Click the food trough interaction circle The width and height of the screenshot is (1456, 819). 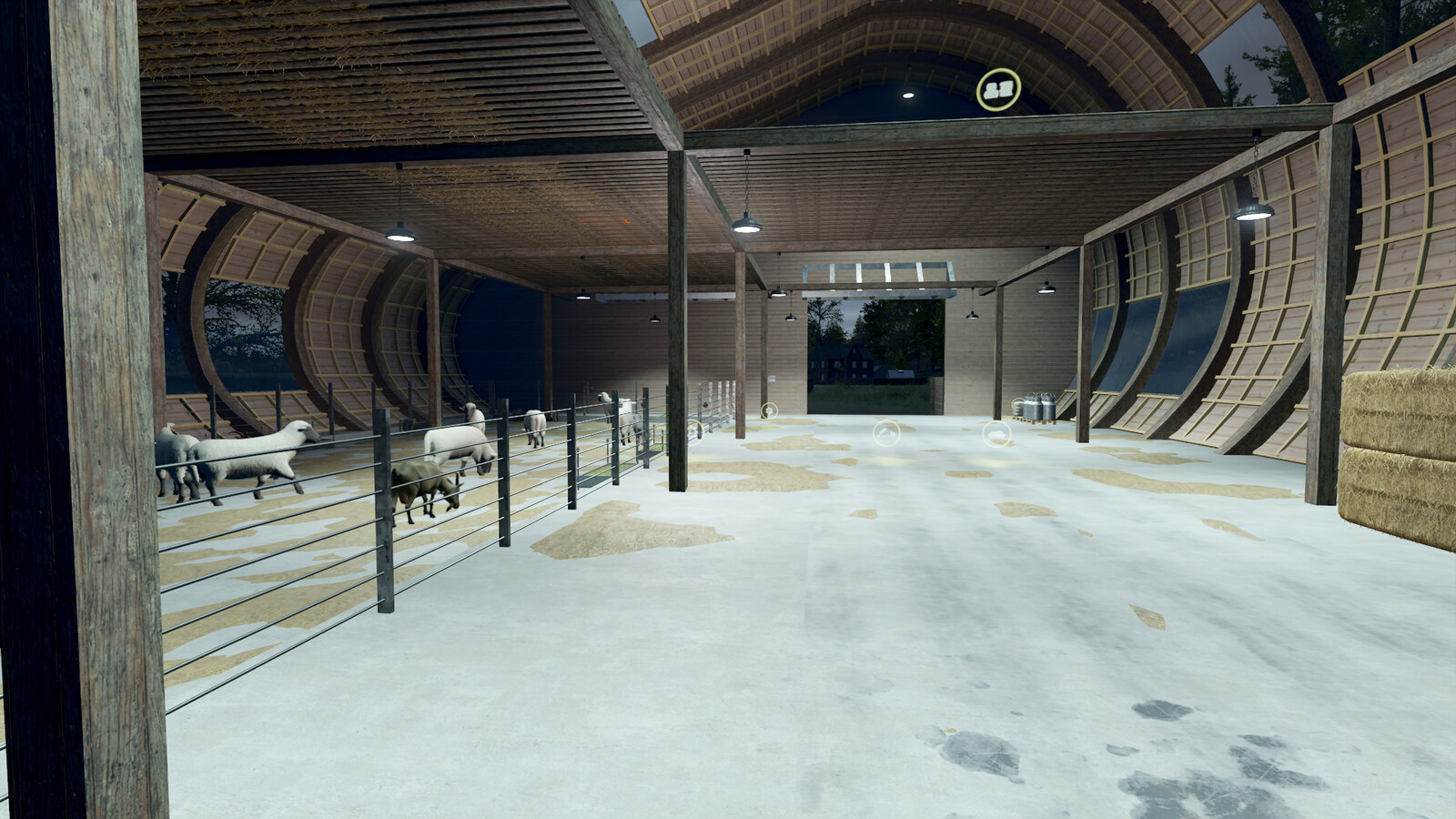click(x=885, y=433)
